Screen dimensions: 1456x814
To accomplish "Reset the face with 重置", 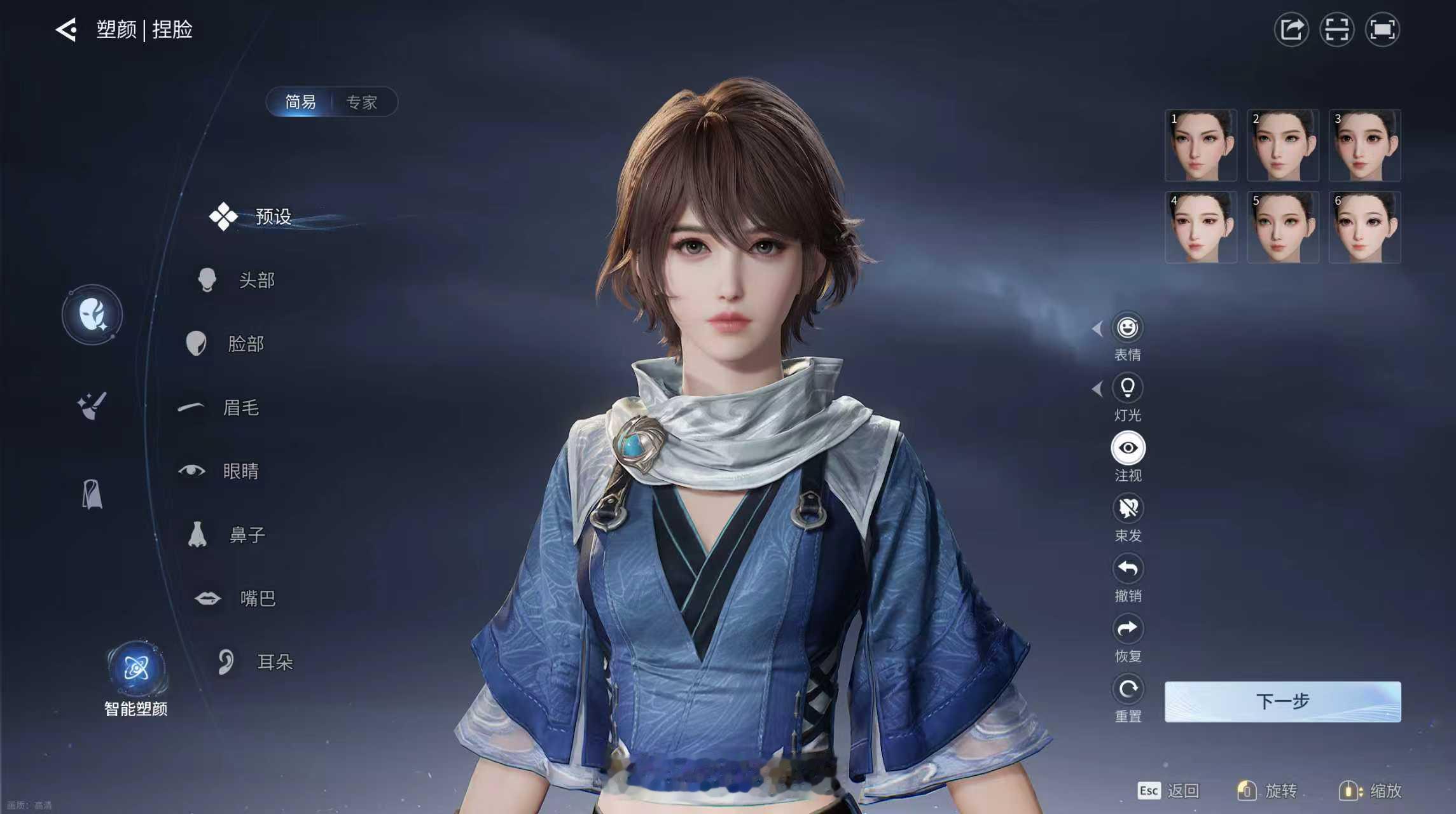I will pyautogui.click(x=1128, y=689).
